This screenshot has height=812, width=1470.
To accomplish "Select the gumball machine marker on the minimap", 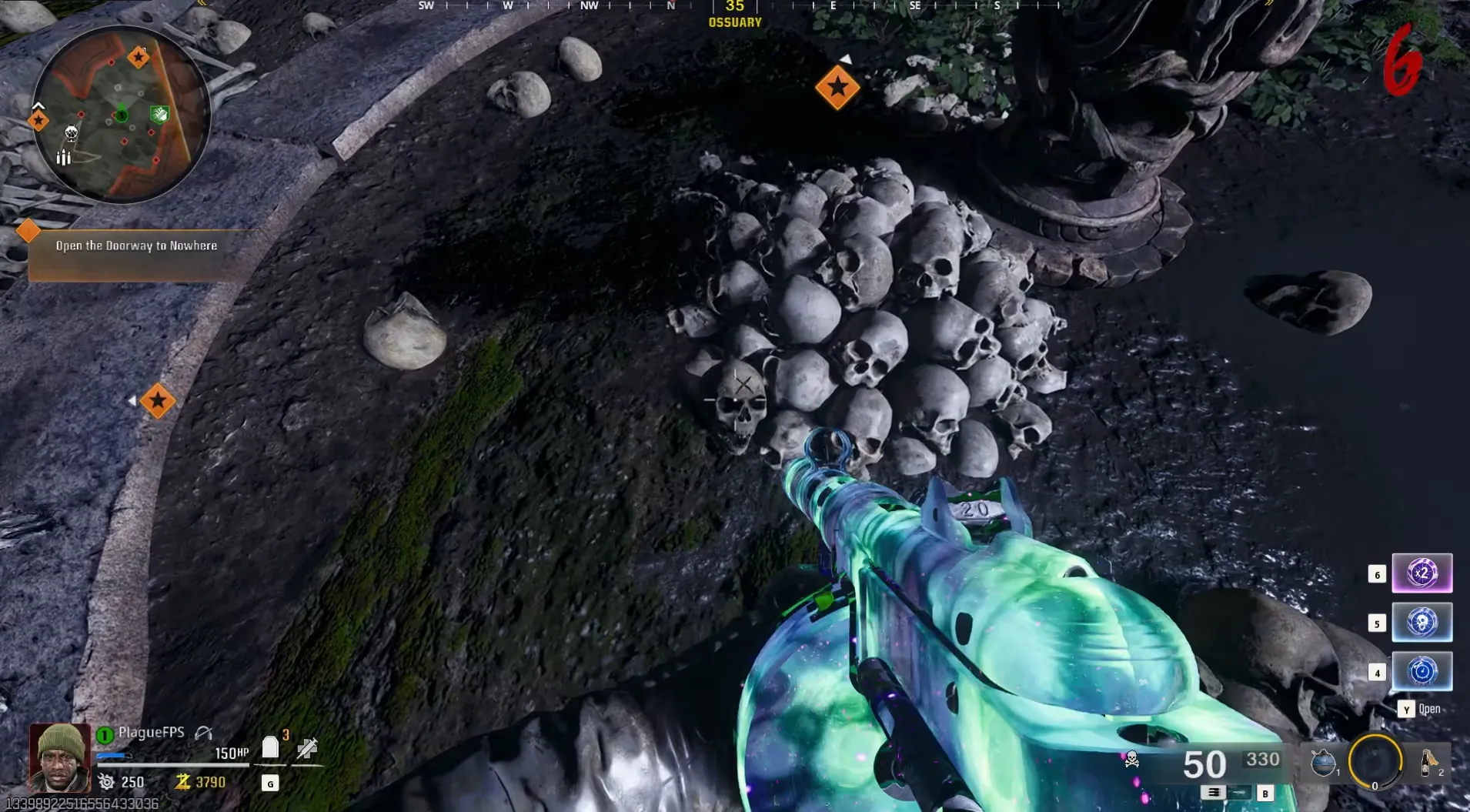I will [x=72, y=134].
